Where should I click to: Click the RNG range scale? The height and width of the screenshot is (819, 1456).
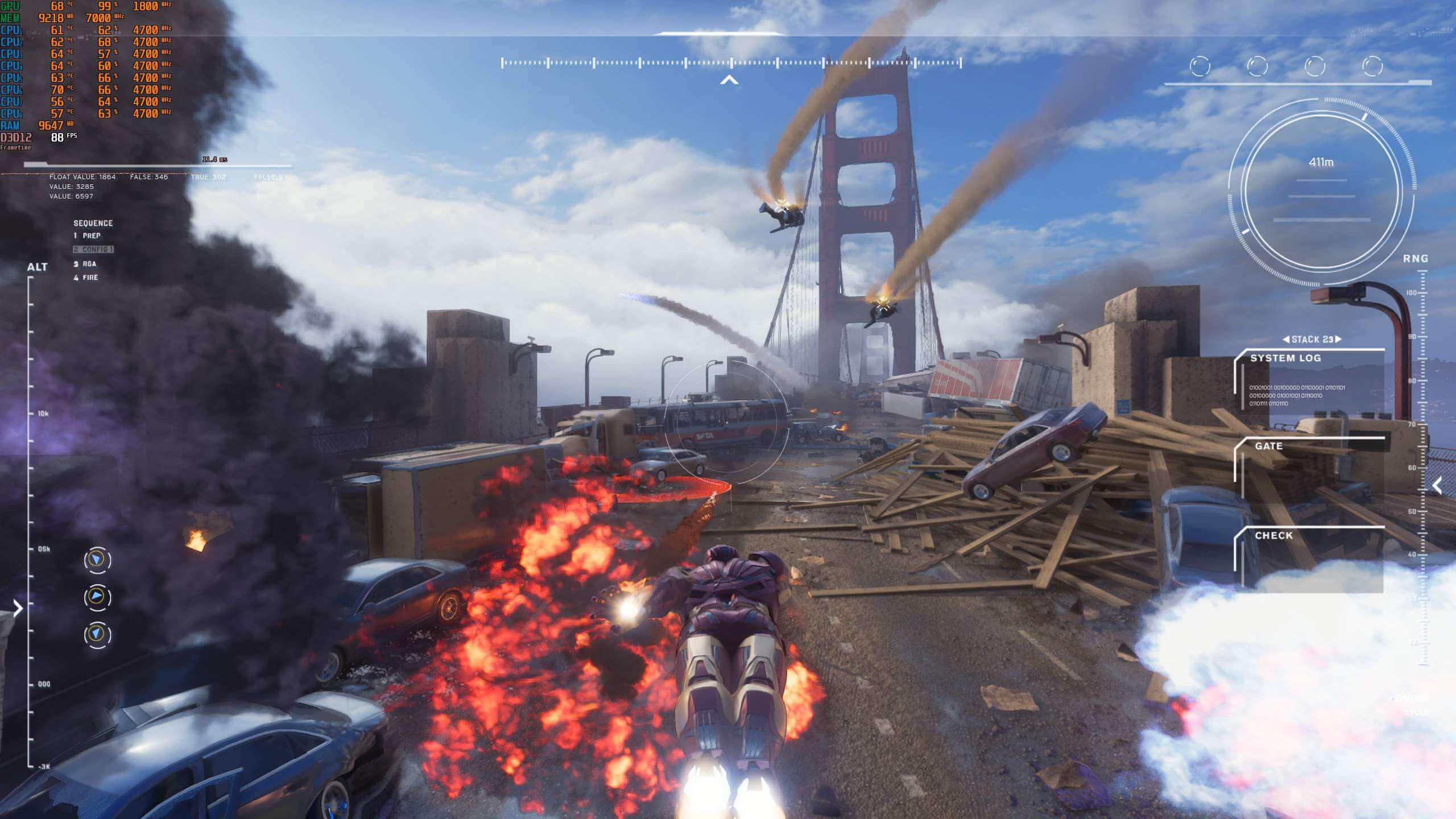[1423, 466]
